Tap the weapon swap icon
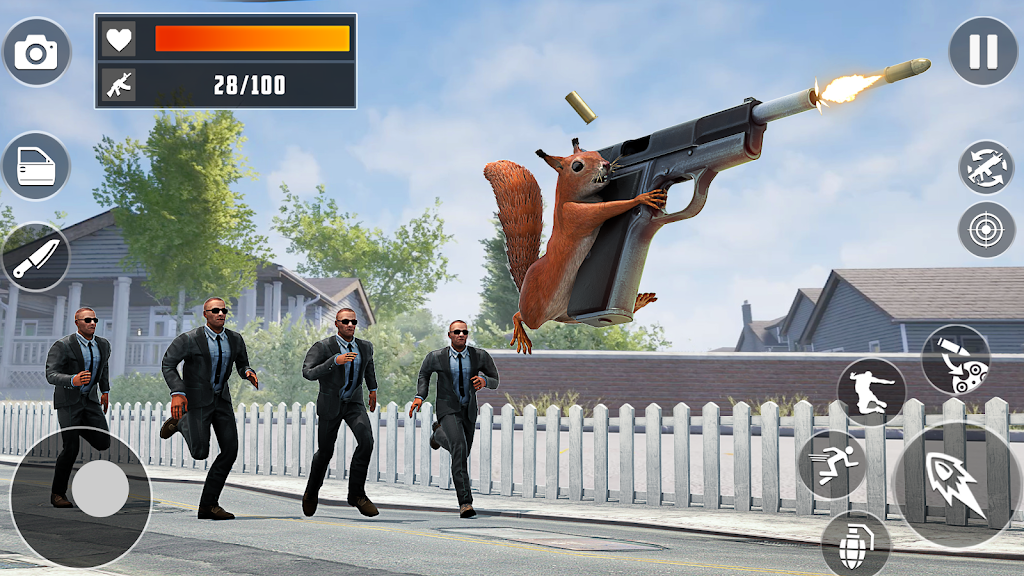This screenshot has height=576, width=1024. coord(986,167)
